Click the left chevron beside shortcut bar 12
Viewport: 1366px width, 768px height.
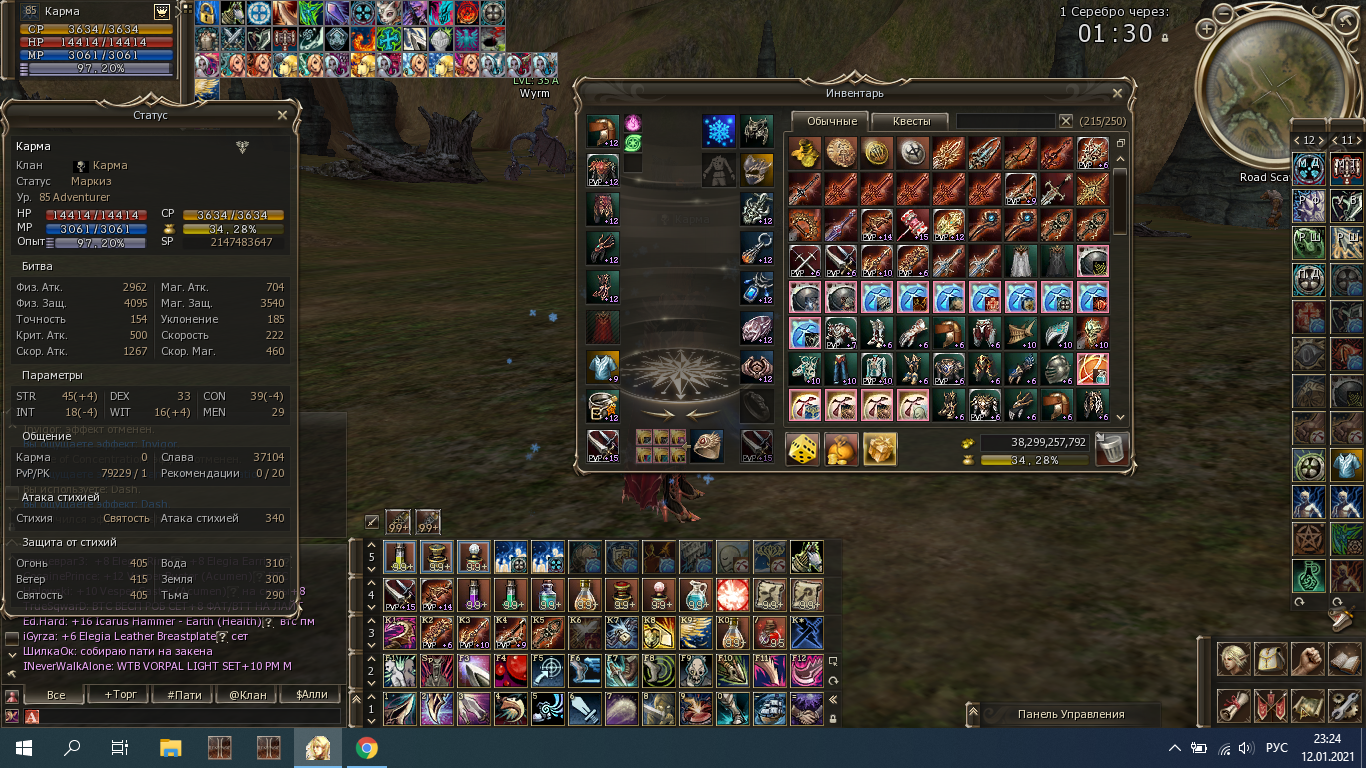pos(1297,141)
